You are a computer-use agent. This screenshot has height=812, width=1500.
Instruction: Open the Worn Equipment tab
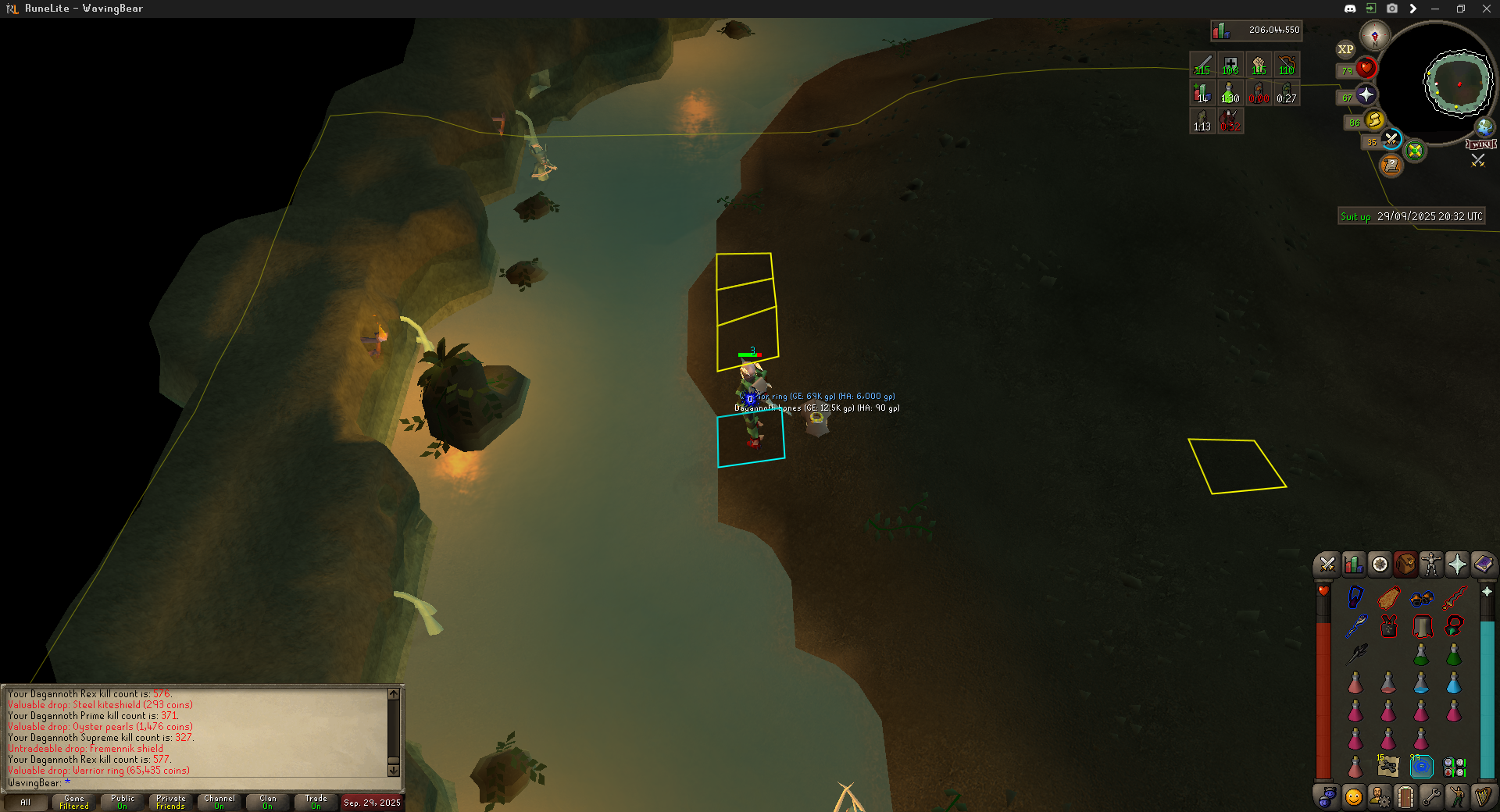click(x=1431, y=564)
